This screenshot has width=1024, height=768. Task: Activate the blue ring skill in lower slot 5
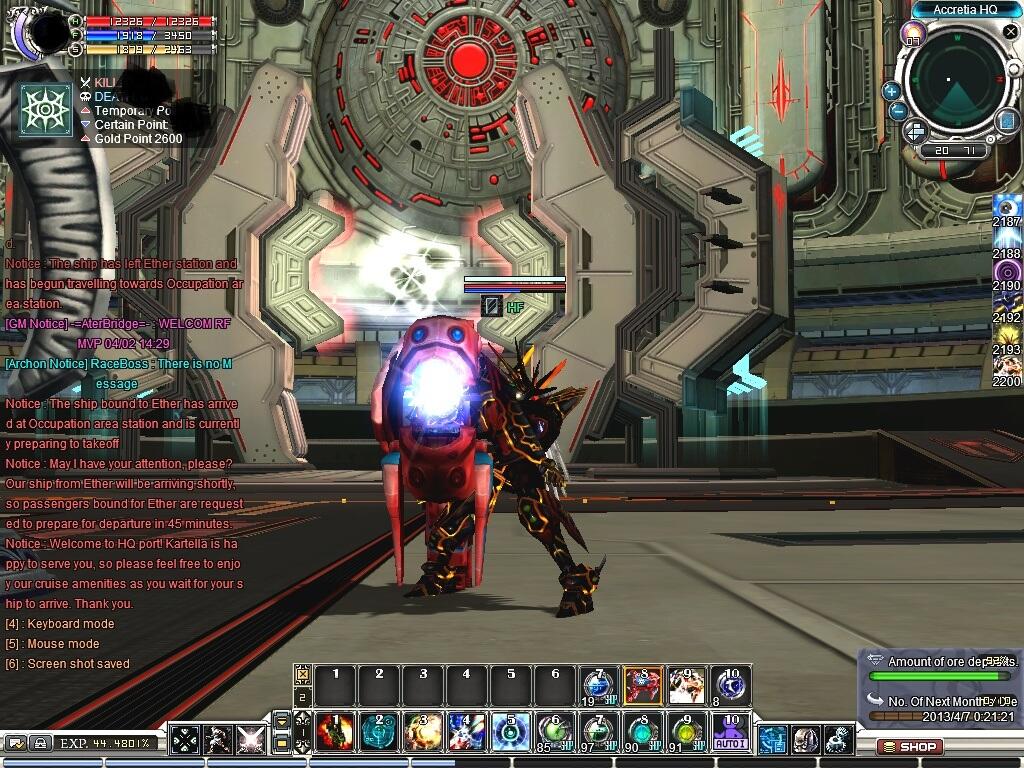tap(511, 732)
